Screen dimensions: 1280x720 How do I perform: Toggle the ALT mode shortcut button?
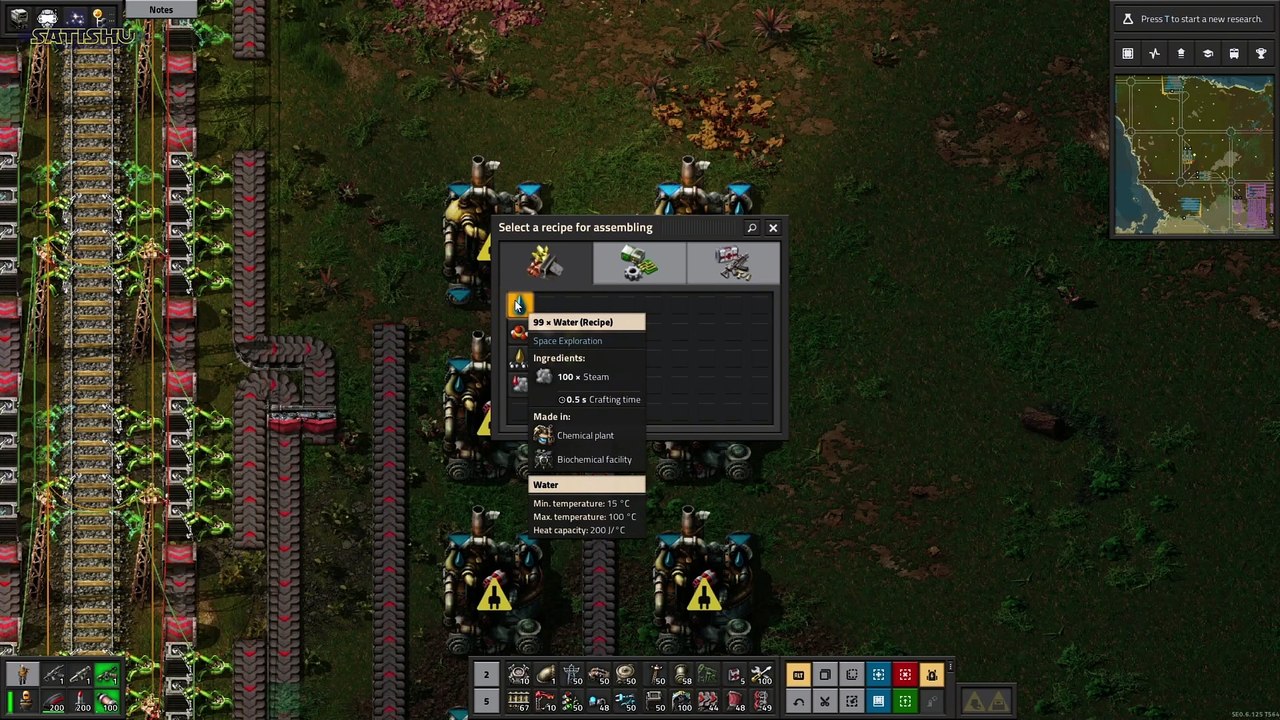tap(798, 675)
